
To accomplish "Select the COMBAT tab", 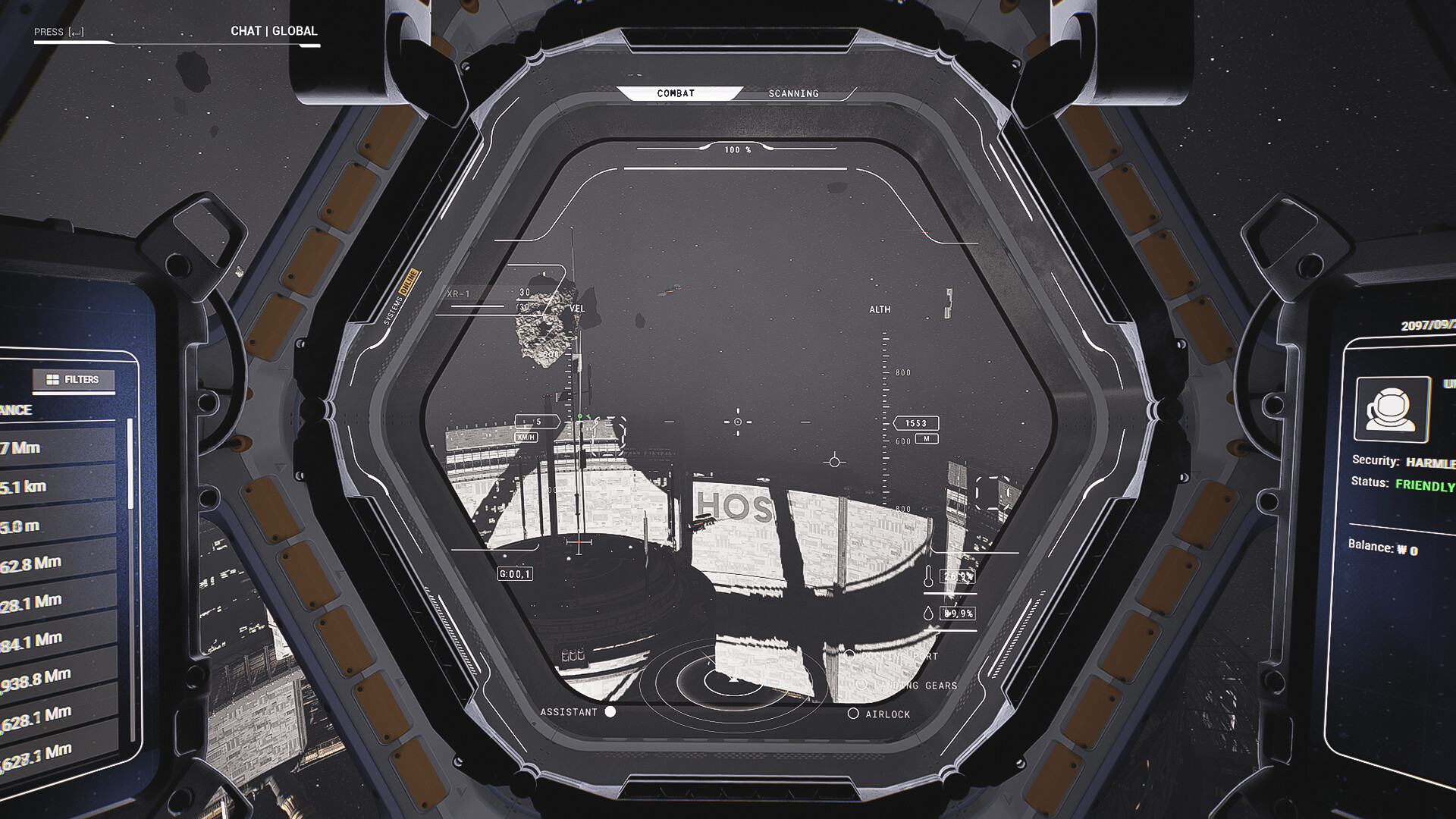I will tap(676, 93).
